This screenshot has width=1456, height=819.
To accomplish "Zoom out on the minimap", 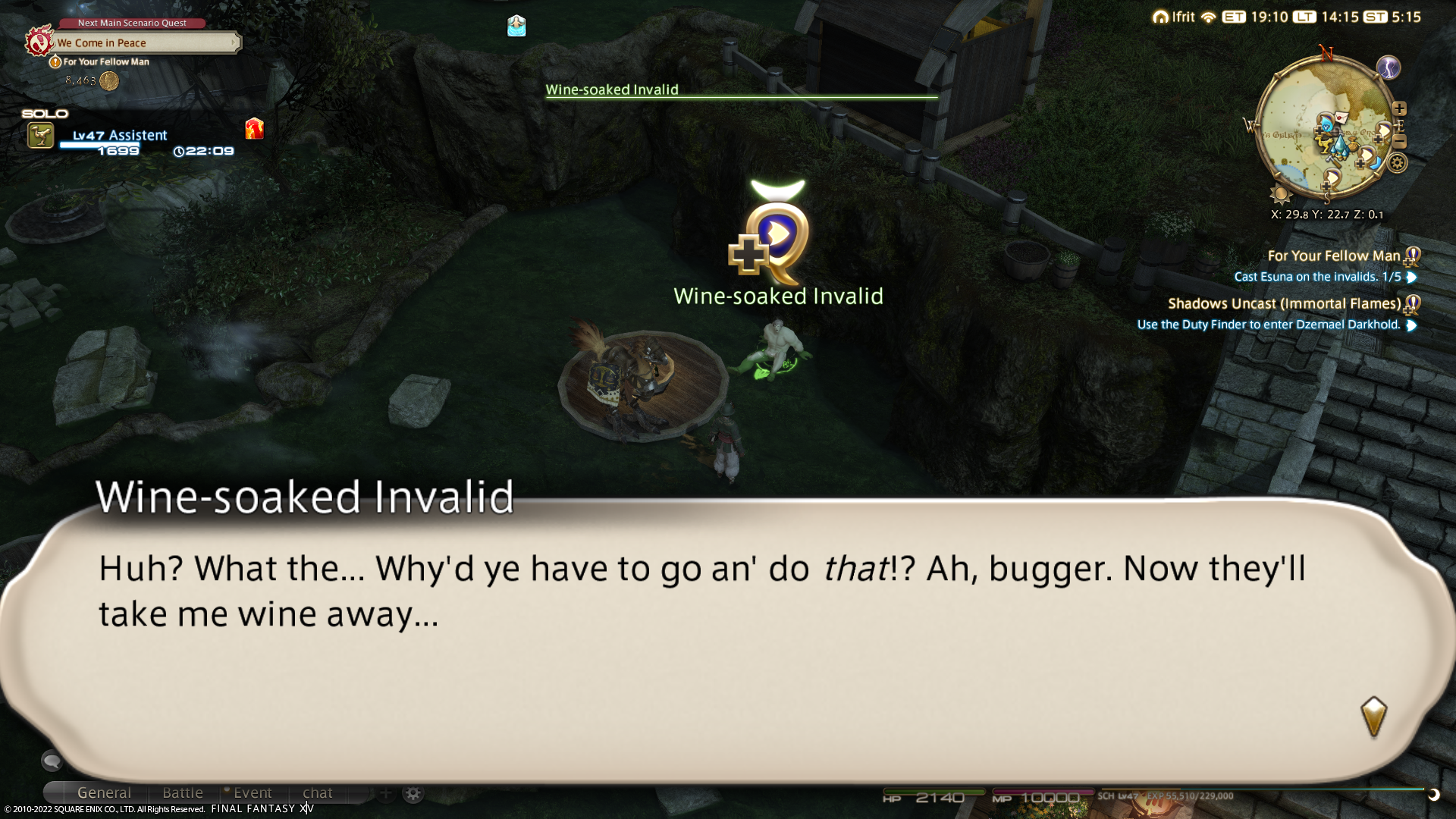I will [x=1400, y=142].
